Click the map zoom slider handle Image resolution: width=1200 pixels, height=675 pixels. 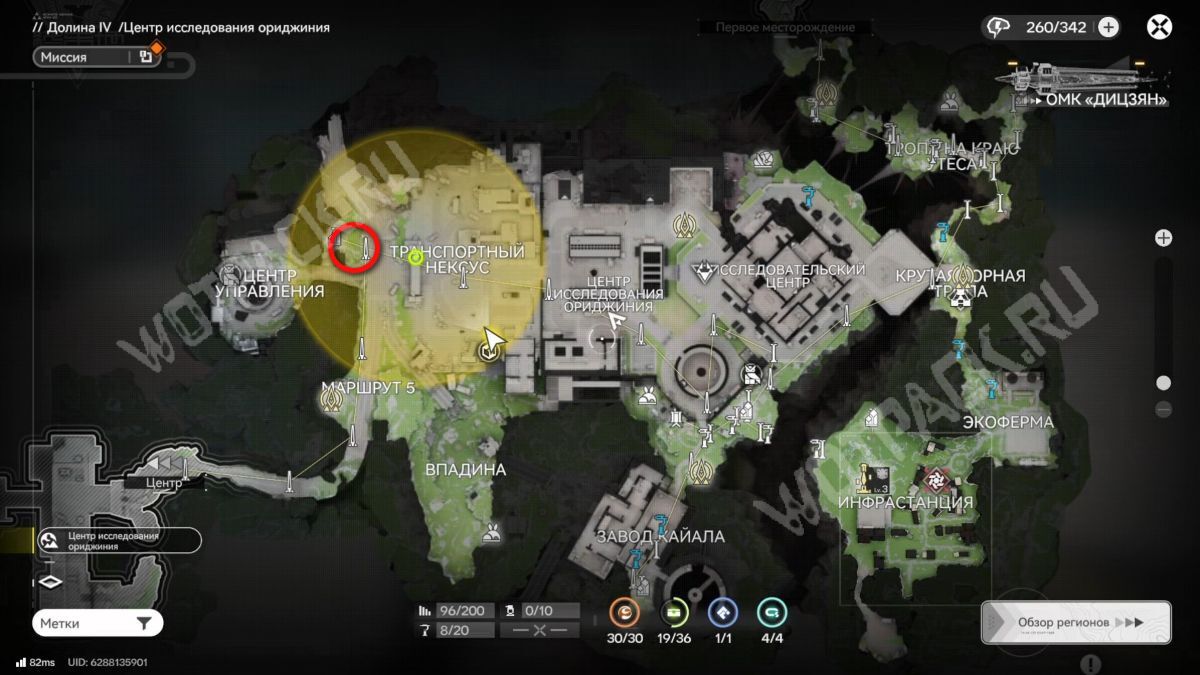pyautogui.click(x=1163, y=383)
